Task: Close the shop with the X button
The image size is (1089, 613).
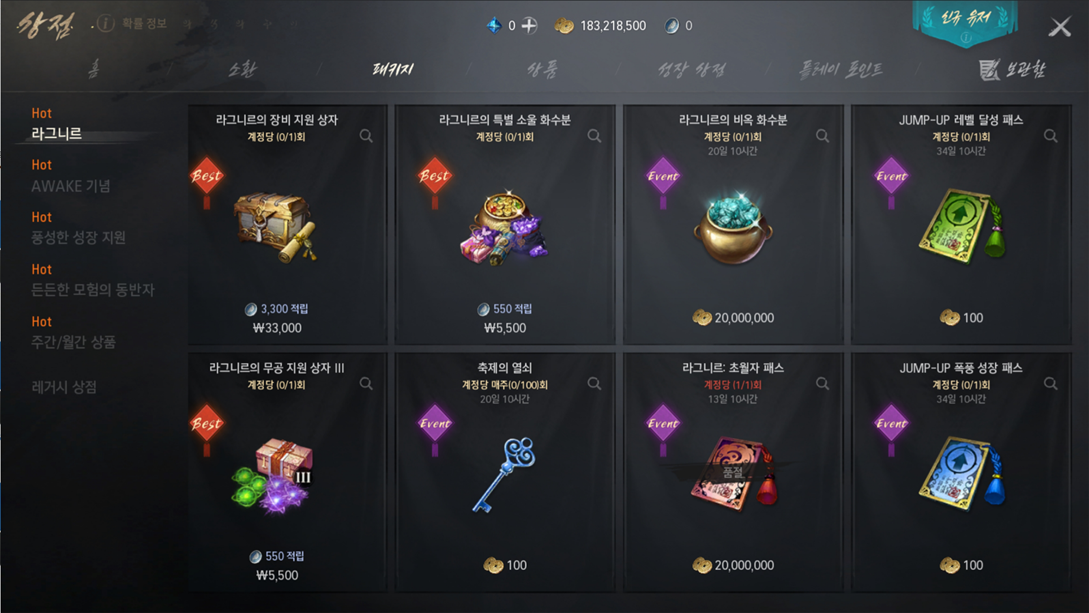Action: 1059,27
